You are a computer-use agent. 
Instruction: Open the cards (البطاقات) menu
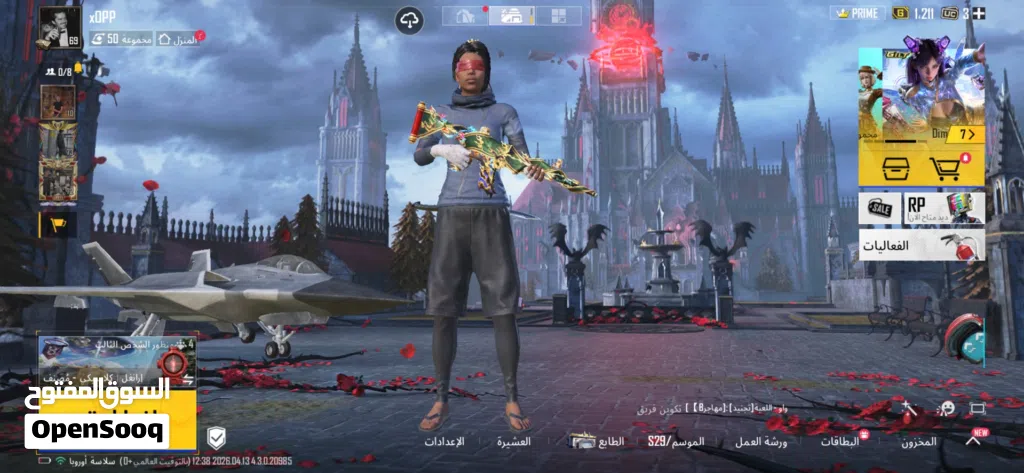(x=840, y=441)
